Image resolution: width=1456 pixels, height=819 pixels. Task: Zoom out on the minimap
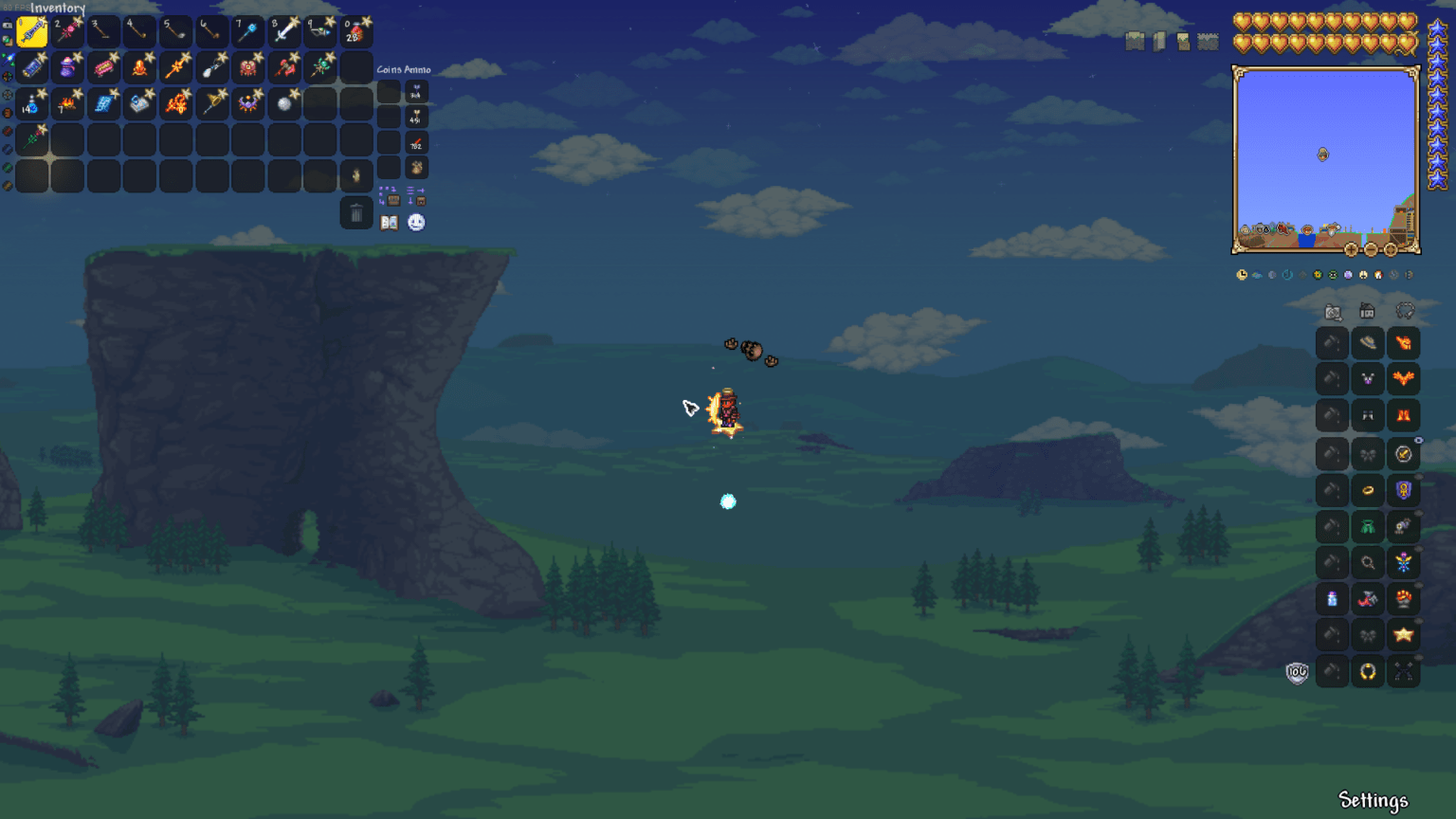coord(1372,249)
